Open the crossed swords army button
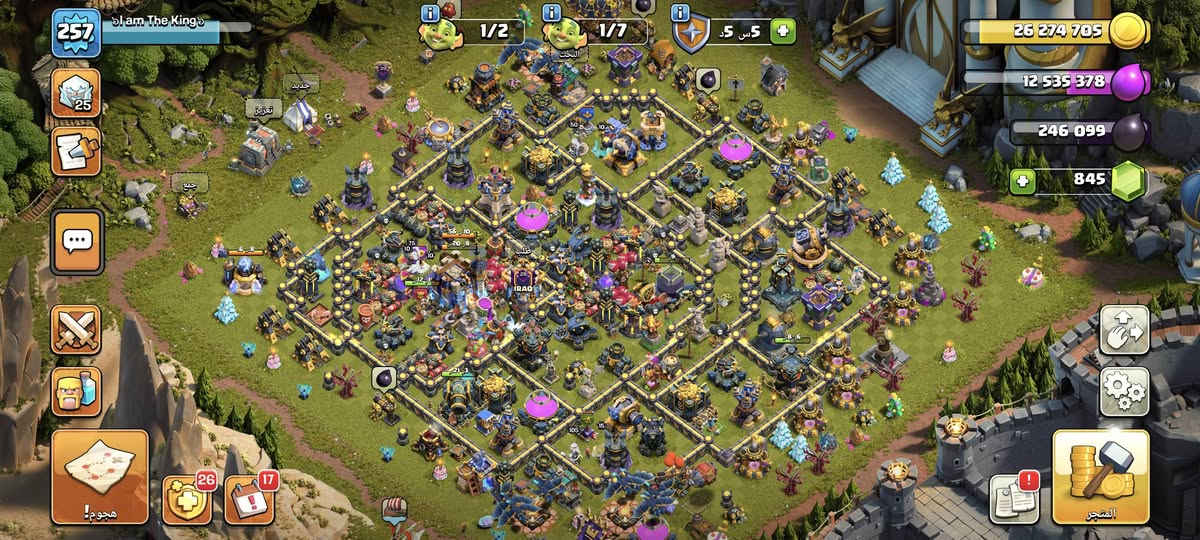Screen dimensions: 1200x540 point(76,330)
